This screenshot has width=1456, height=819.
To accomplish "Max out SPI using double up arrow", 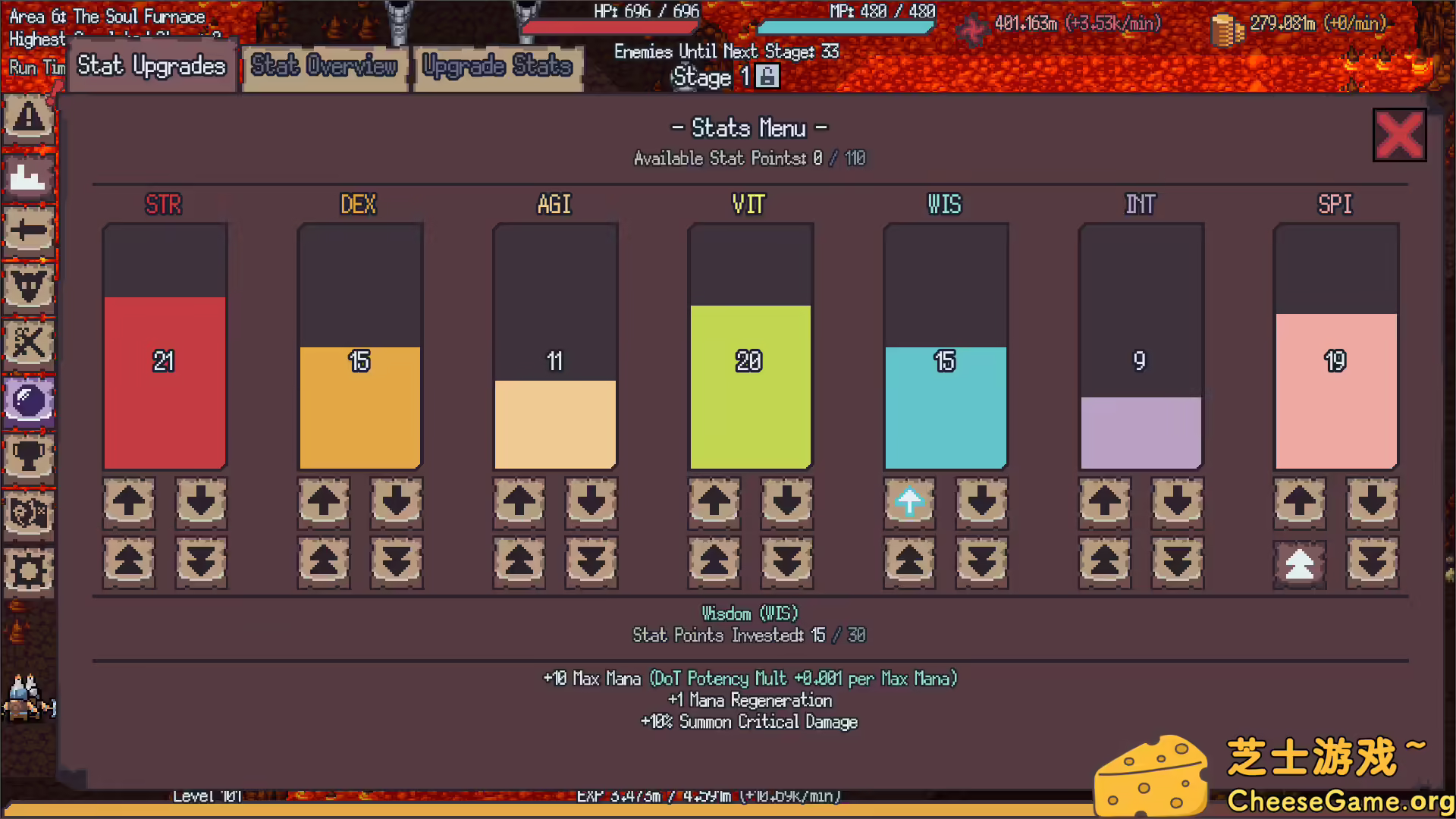I will (1299, 562).
